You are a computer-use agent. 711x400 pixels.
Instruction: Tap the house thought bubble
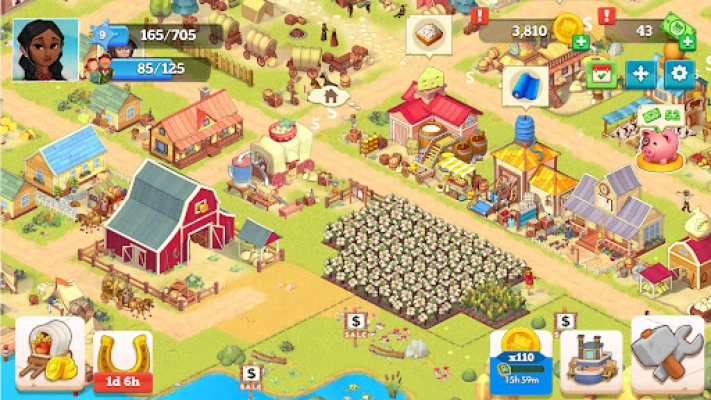(x=328, y=97)
